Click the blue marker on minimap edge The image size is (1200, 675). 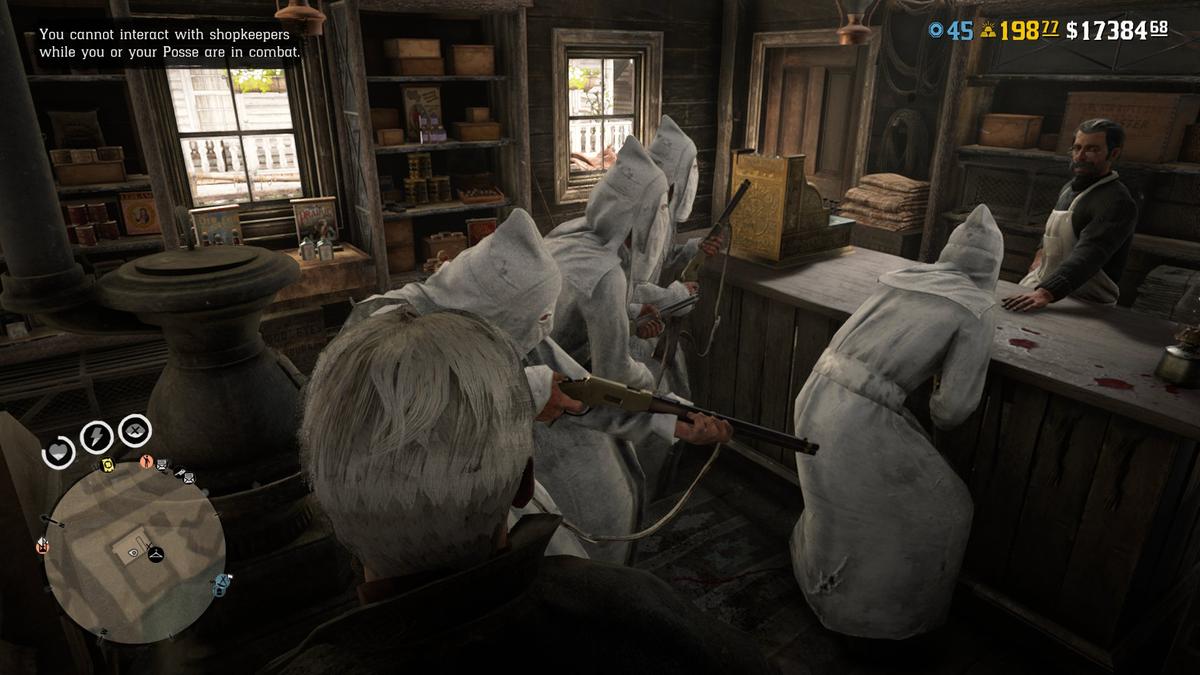[220, 582]
